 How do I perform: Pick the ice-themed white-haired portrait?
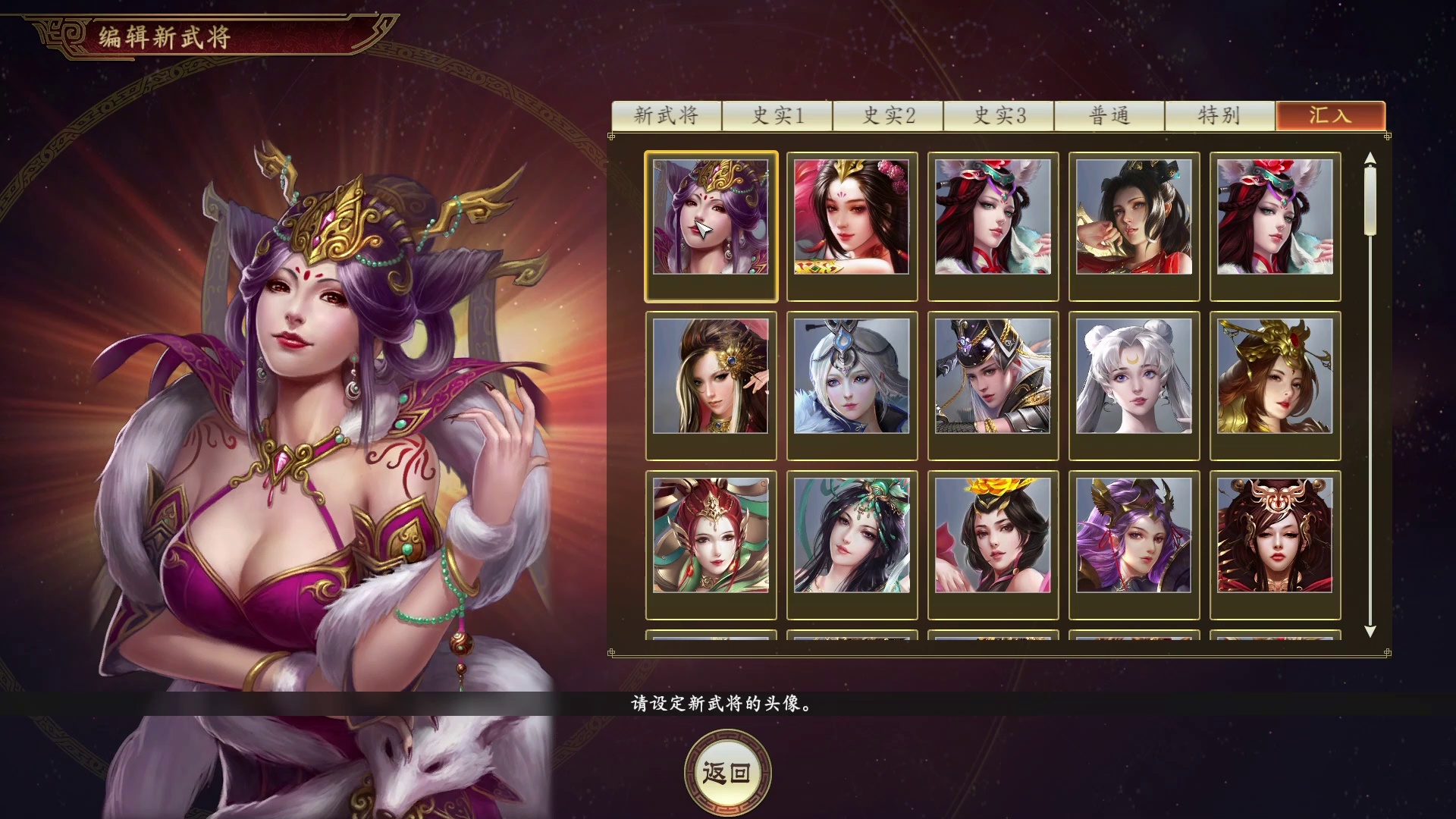[852, 383]
